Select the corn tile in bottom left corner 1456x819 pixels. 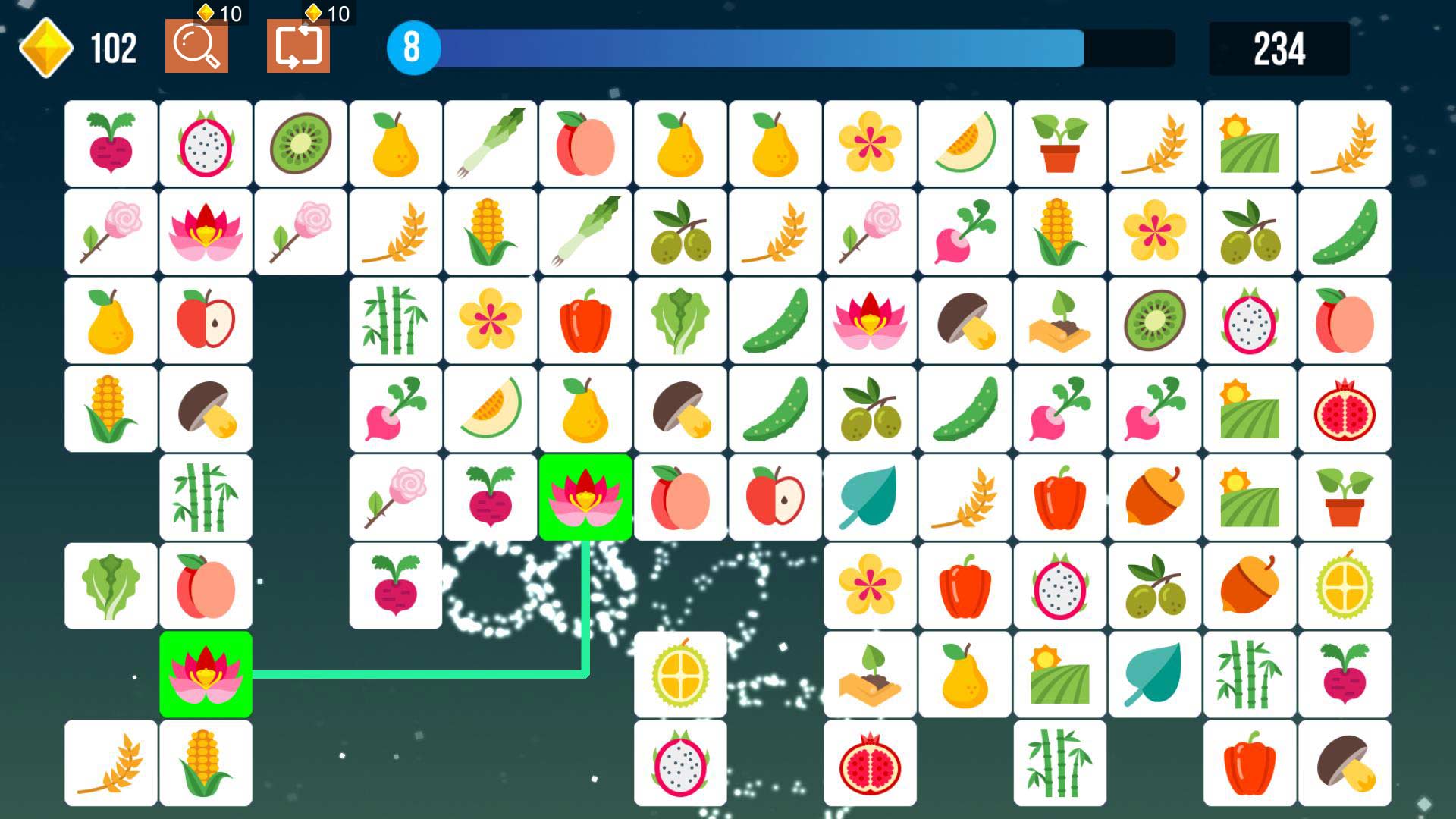click(206, 763)
